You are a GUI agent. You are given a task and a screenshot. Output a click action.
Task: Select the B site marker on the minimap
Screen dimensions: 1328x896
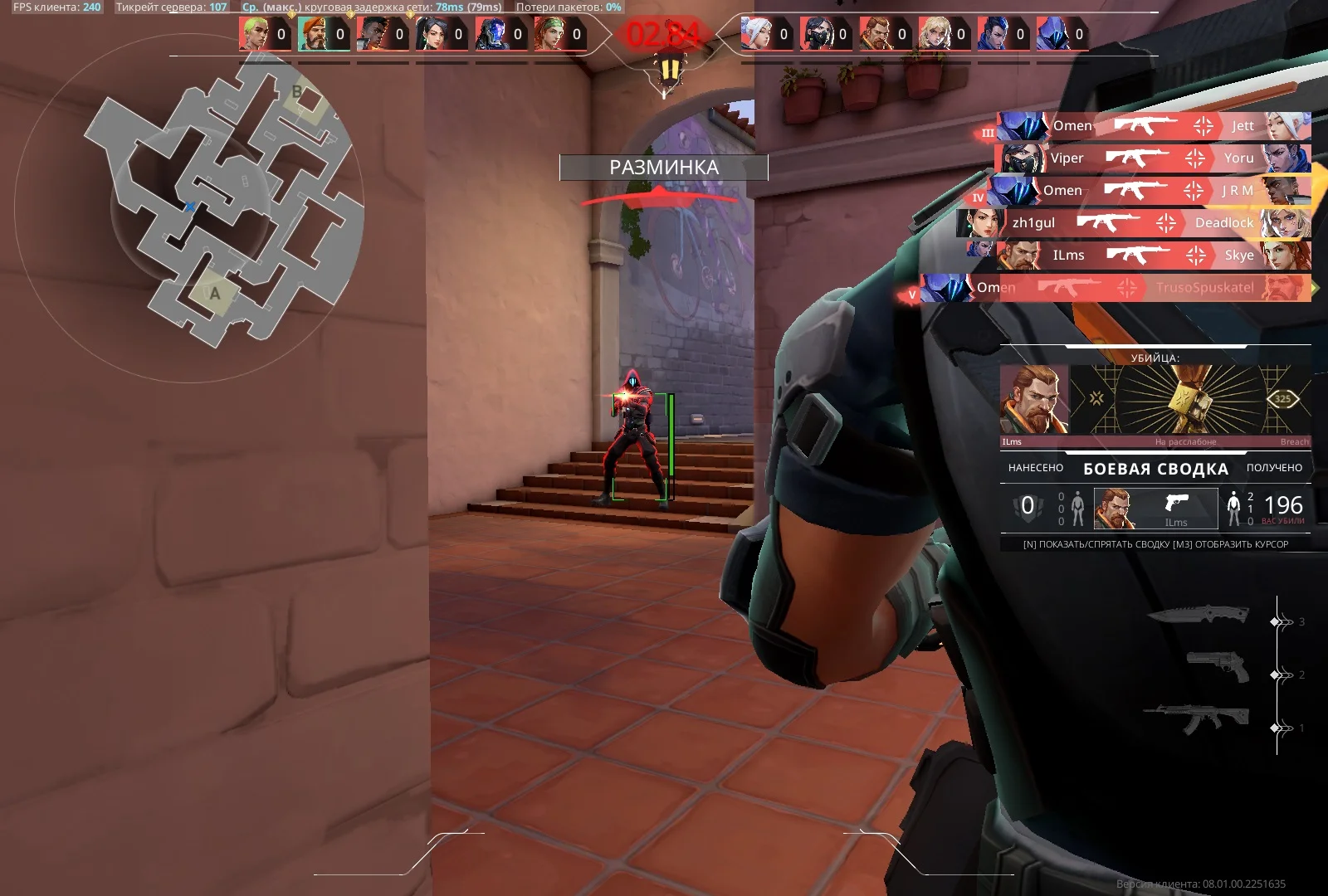click(298, 92)
